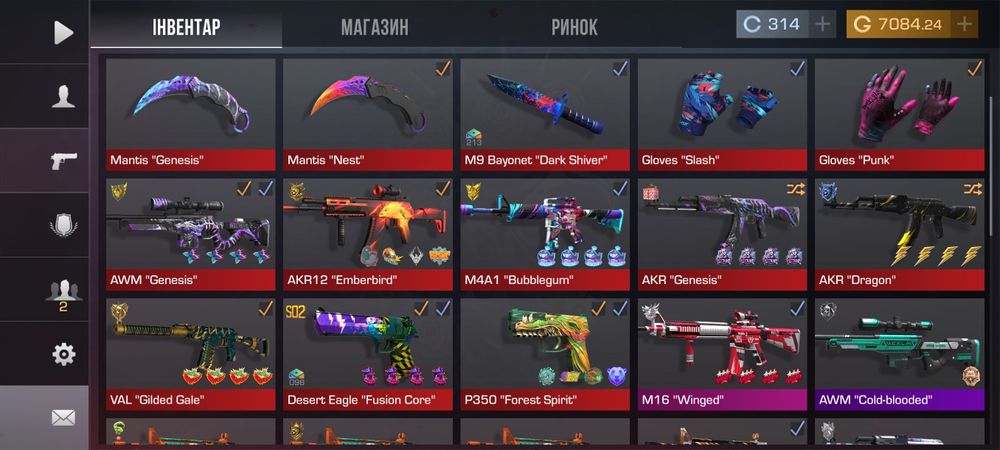Viewport: 1000px width, 450px height.
Task: Open the clan shield emblem icon
Action: 63,226
